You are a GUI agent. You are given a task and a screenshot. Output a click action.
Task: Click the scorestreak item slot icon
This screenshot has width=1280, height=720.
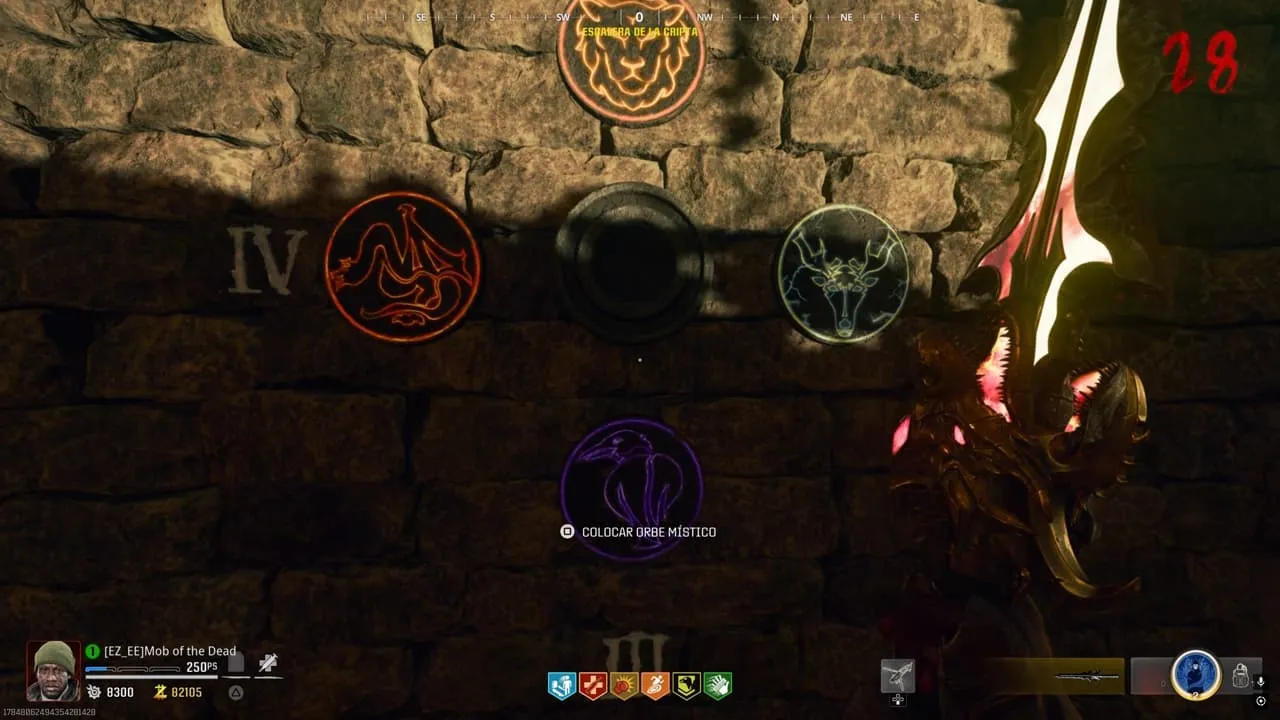coord(897,676)
